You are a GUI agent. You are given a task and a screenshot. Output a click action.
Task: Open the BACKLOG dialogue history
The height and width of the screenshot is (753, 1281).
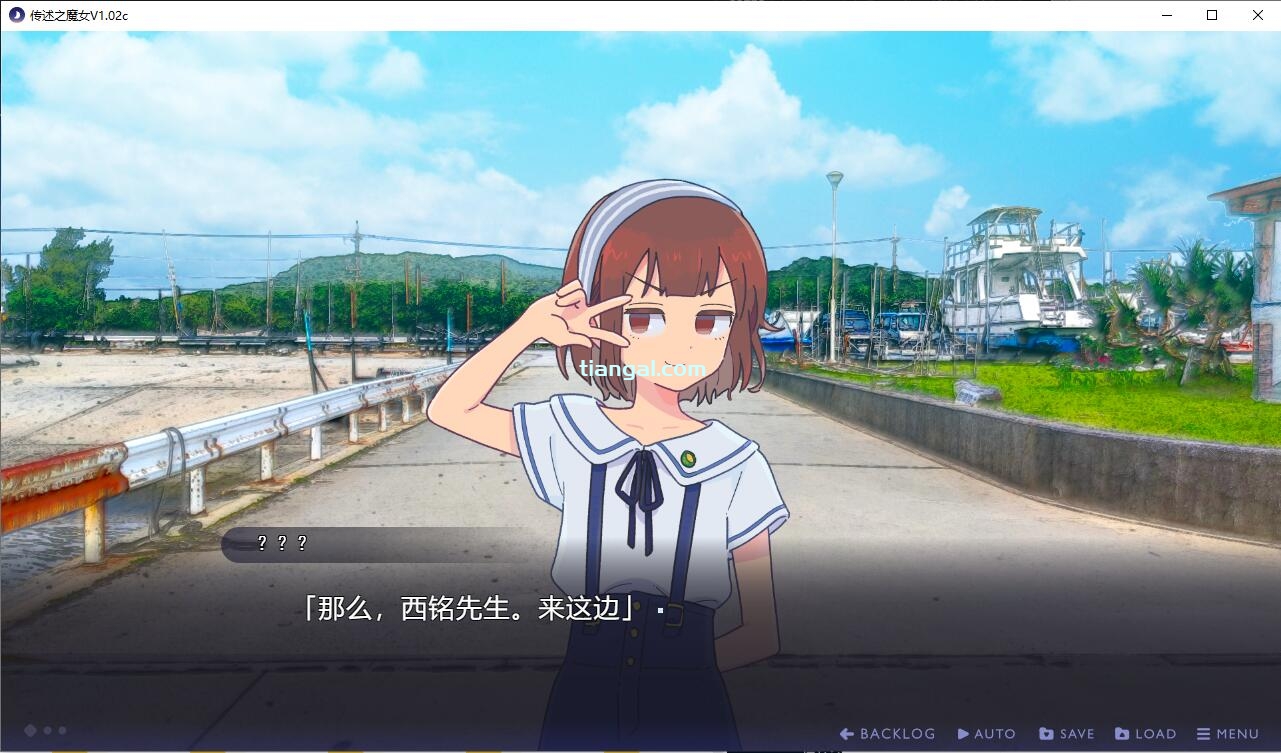(x=887, y=734)
